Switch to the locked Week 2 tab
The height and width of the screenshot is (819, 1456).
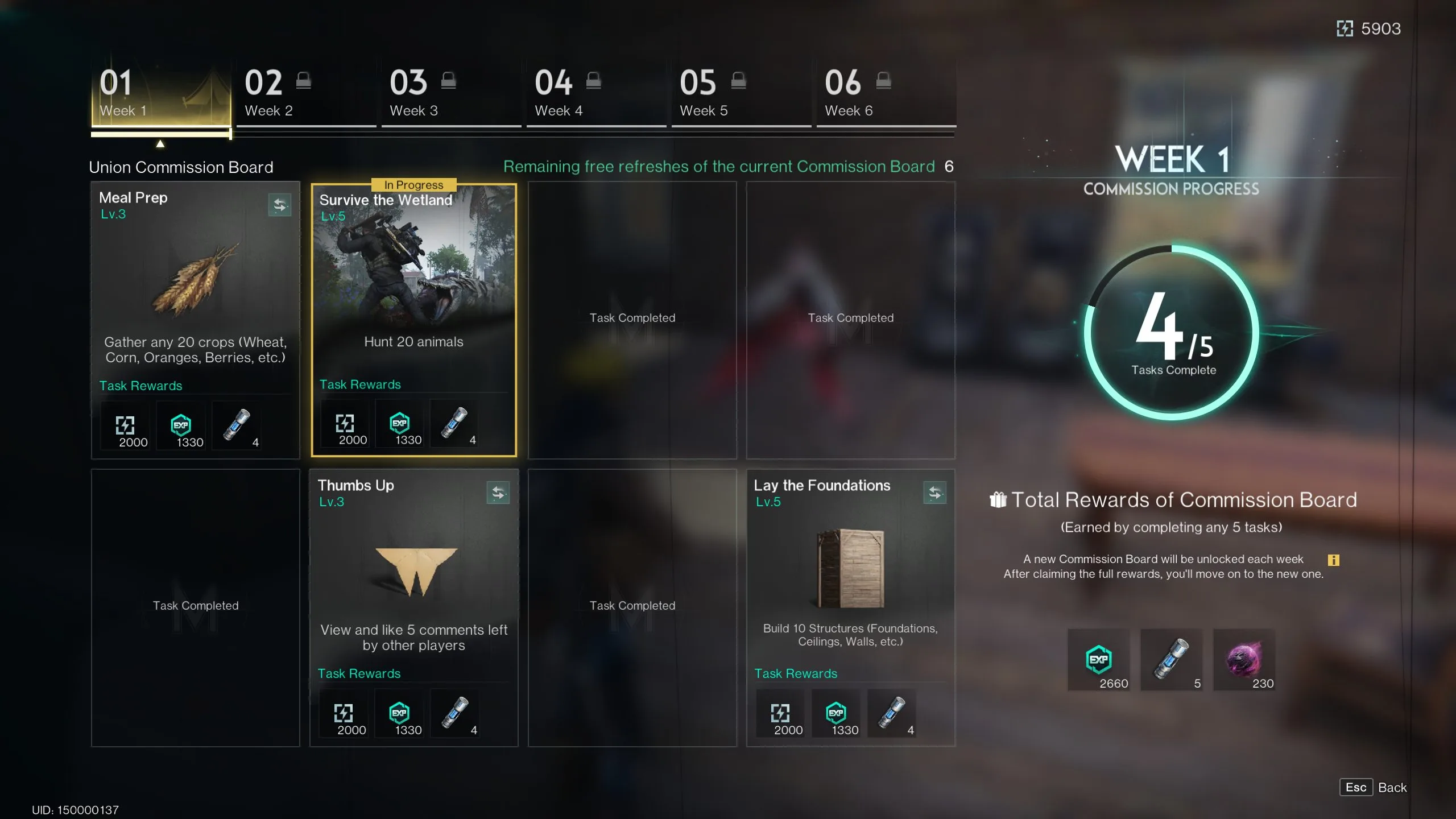pyautogui.click(x=306, y=94)
